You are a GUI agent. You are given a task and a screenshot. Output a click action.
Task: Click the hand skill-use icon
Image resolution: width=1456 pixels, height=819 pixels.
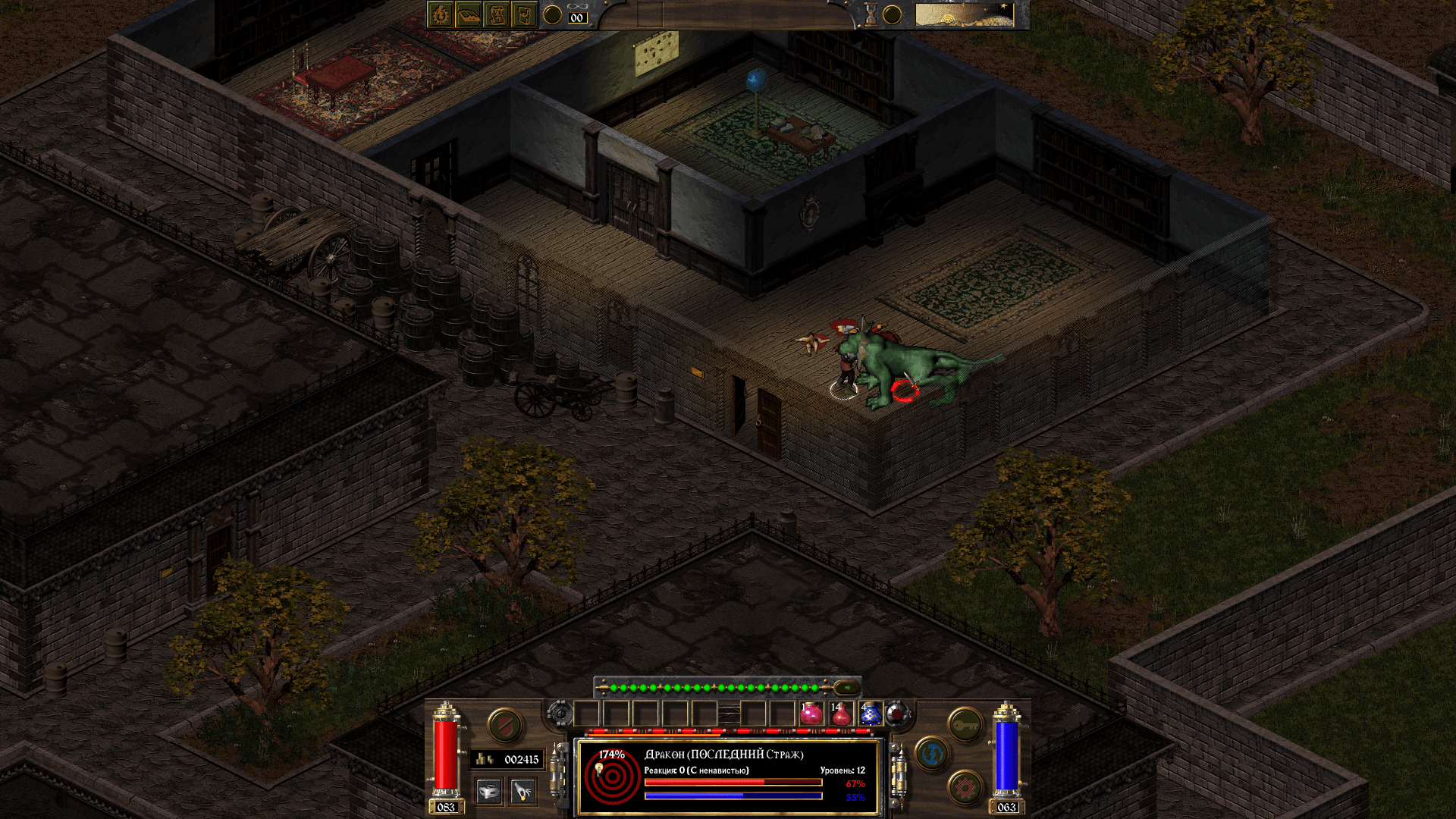(522, 791)
